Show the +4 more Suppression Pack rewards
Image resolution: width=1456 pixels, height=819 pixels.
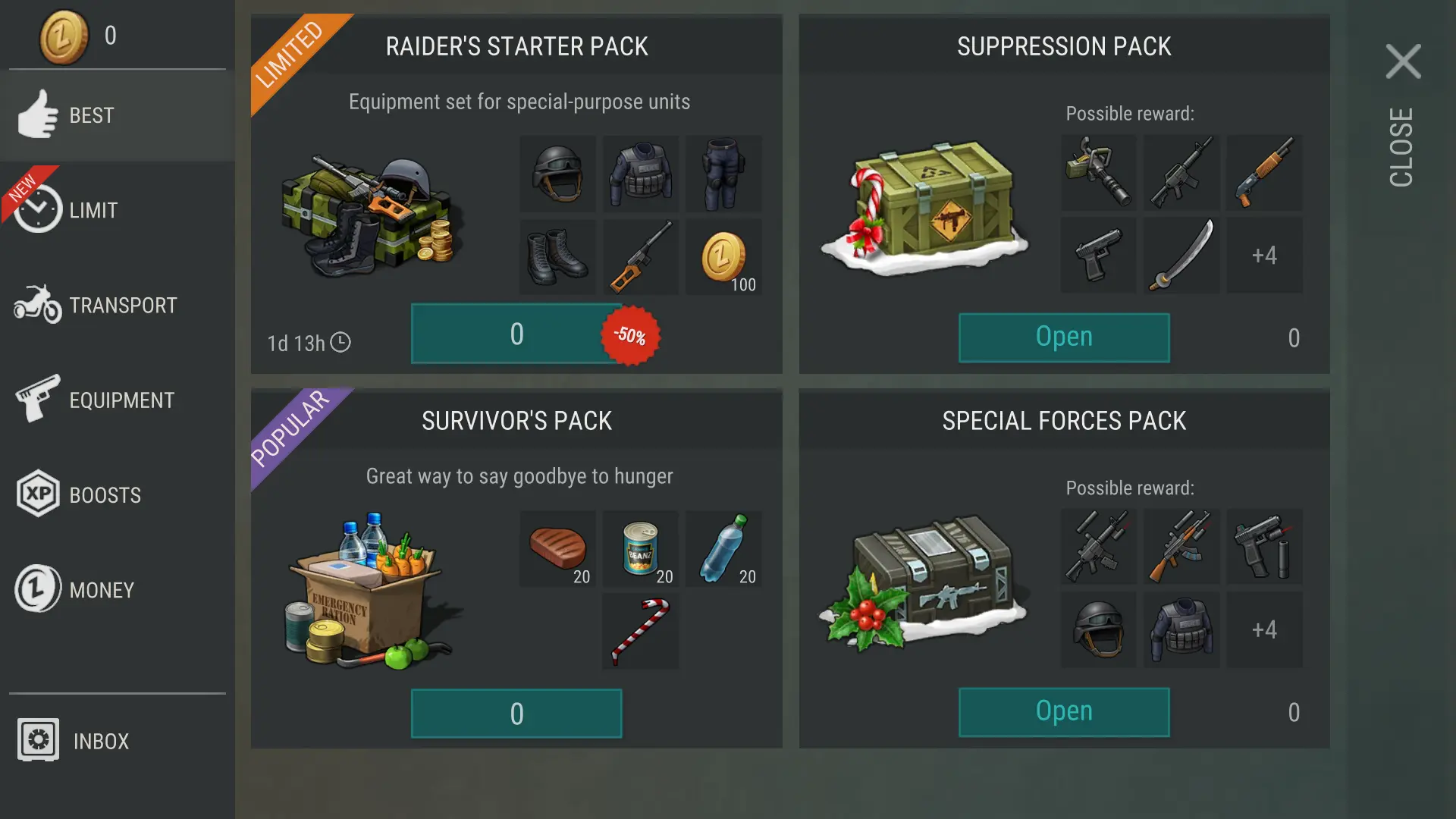point(1264,256)
